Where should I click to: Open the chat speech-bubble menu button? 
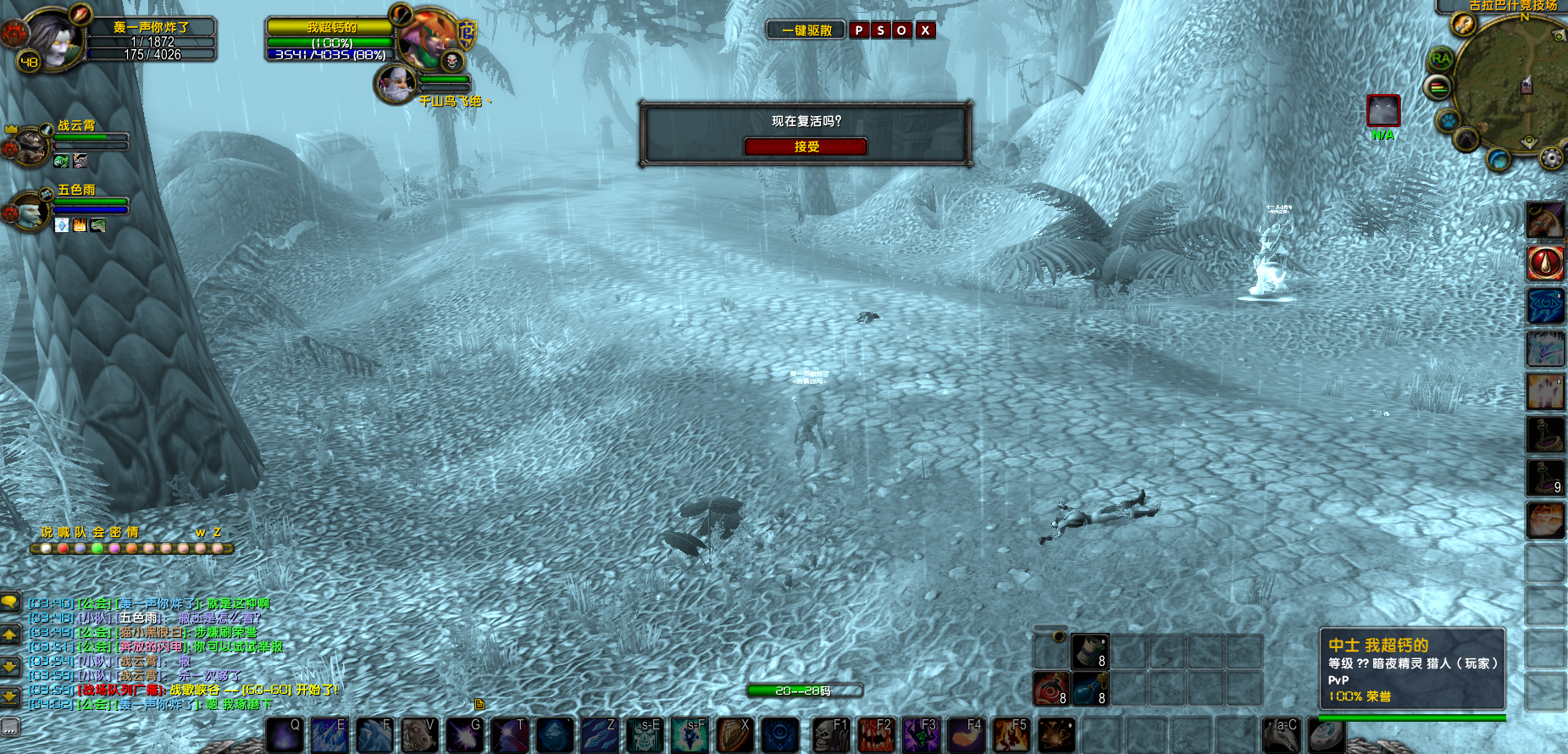[x=10, y=602]
